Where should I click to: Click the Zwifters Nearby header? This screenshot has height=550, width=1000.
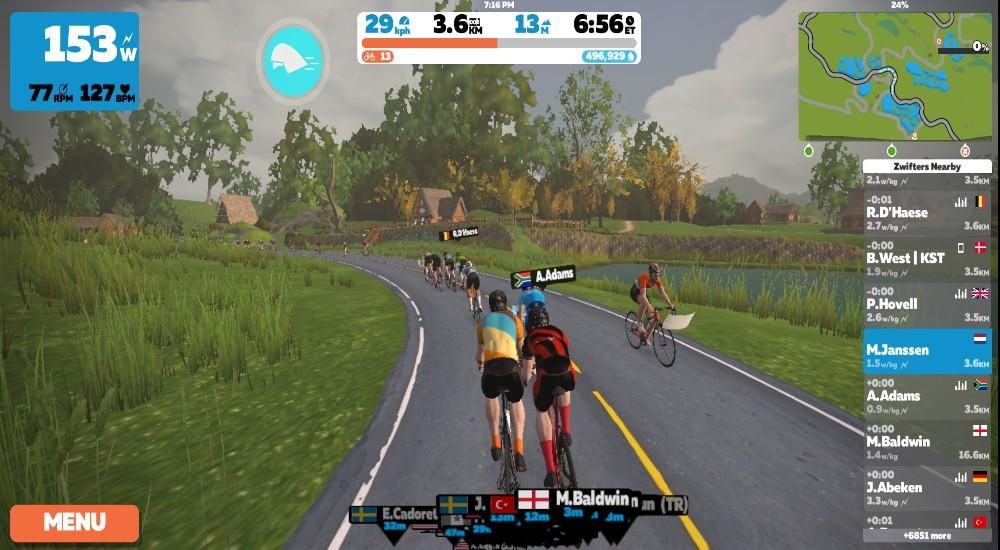(x=928, y=166)
